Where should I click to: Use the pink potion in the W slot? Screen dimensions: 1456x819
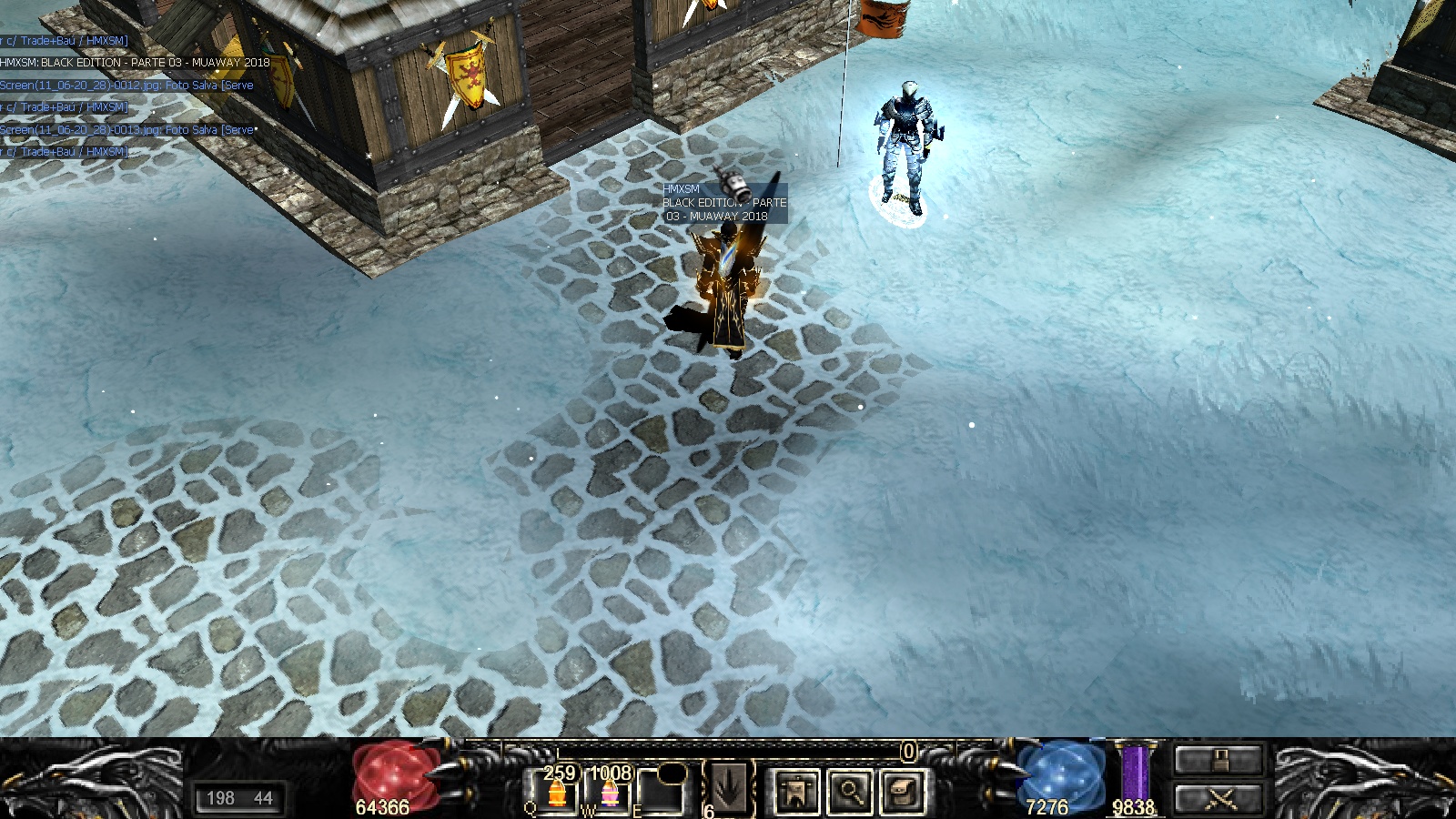608,794
